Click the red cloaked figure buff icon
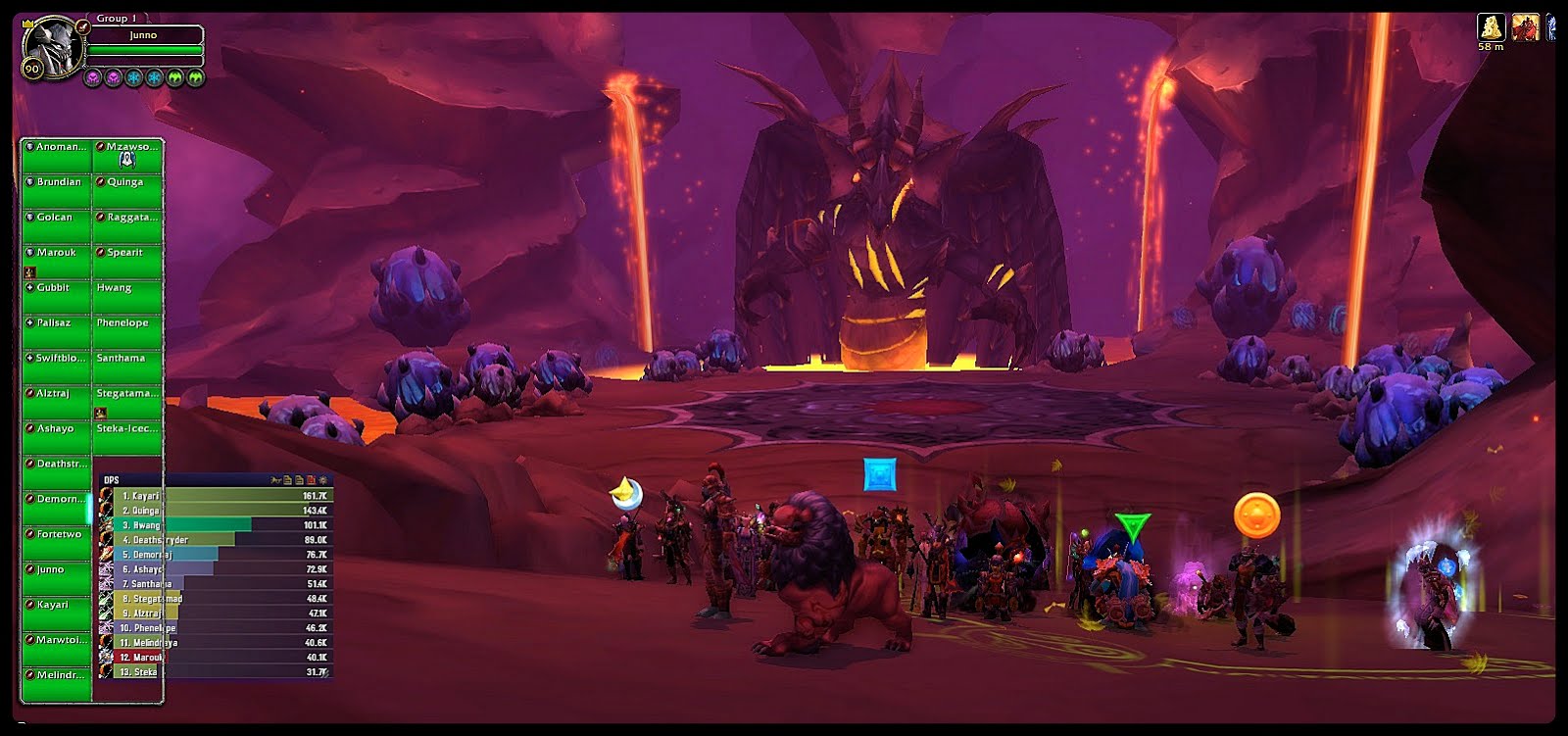The width and height of the screenshot is (1568, 736). click(1525, 27)
